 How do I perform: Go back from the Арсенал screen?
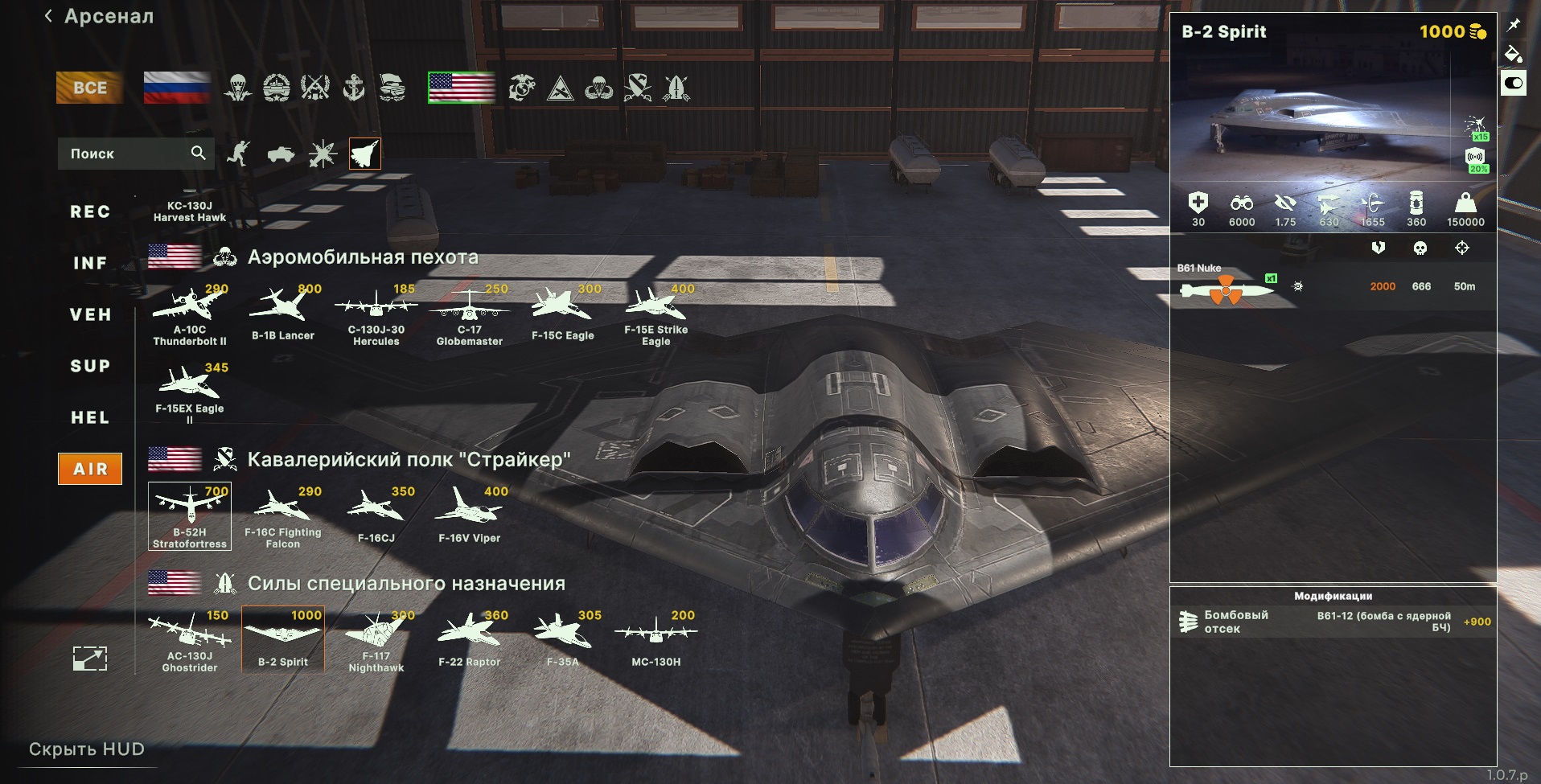(49, 16)
